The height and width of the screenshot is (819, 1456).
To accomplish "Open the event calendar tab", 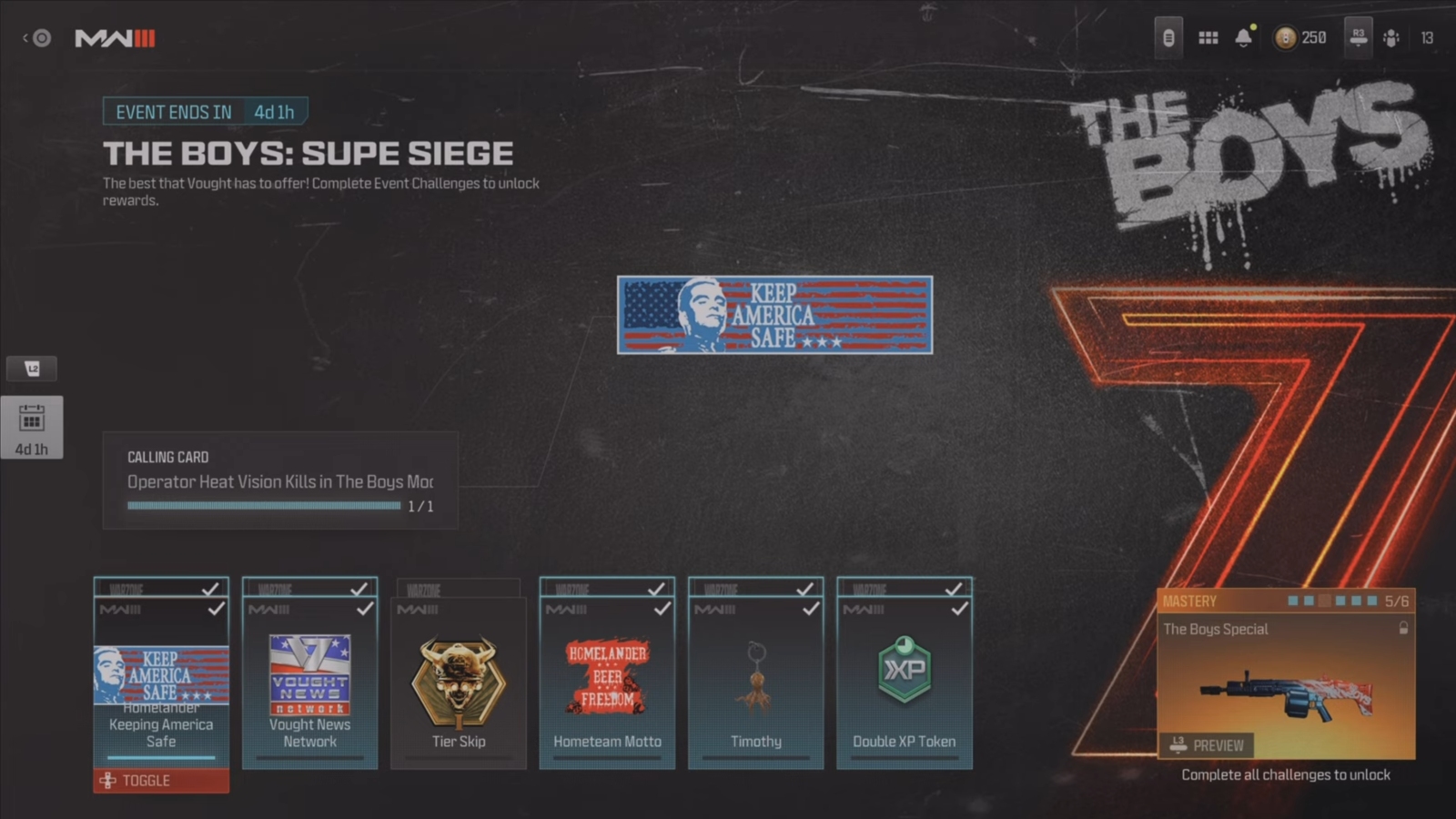I will click(x=32, y=427).
